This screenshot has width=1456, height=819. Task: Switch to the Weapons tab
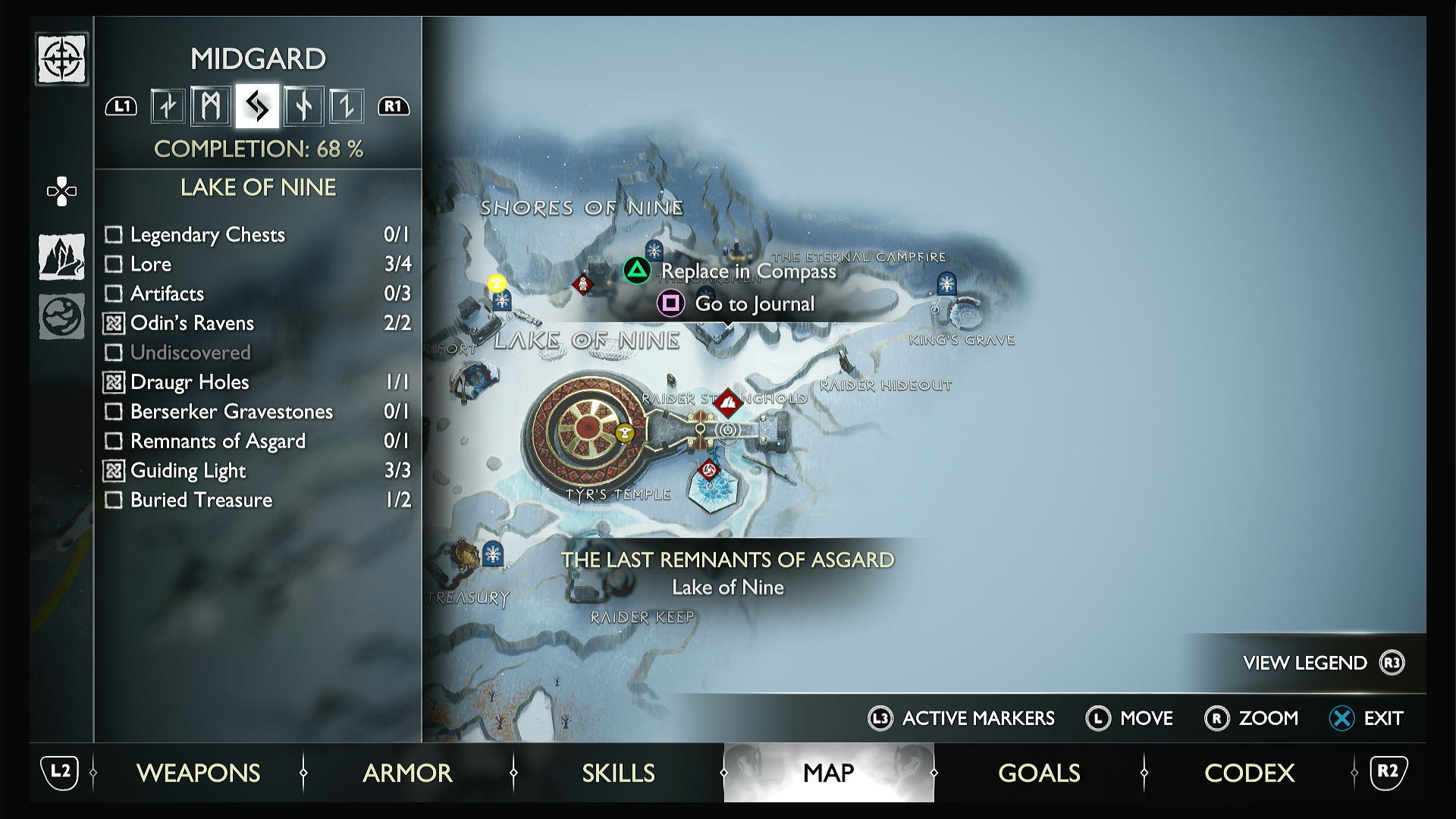(x=198, y=773)
